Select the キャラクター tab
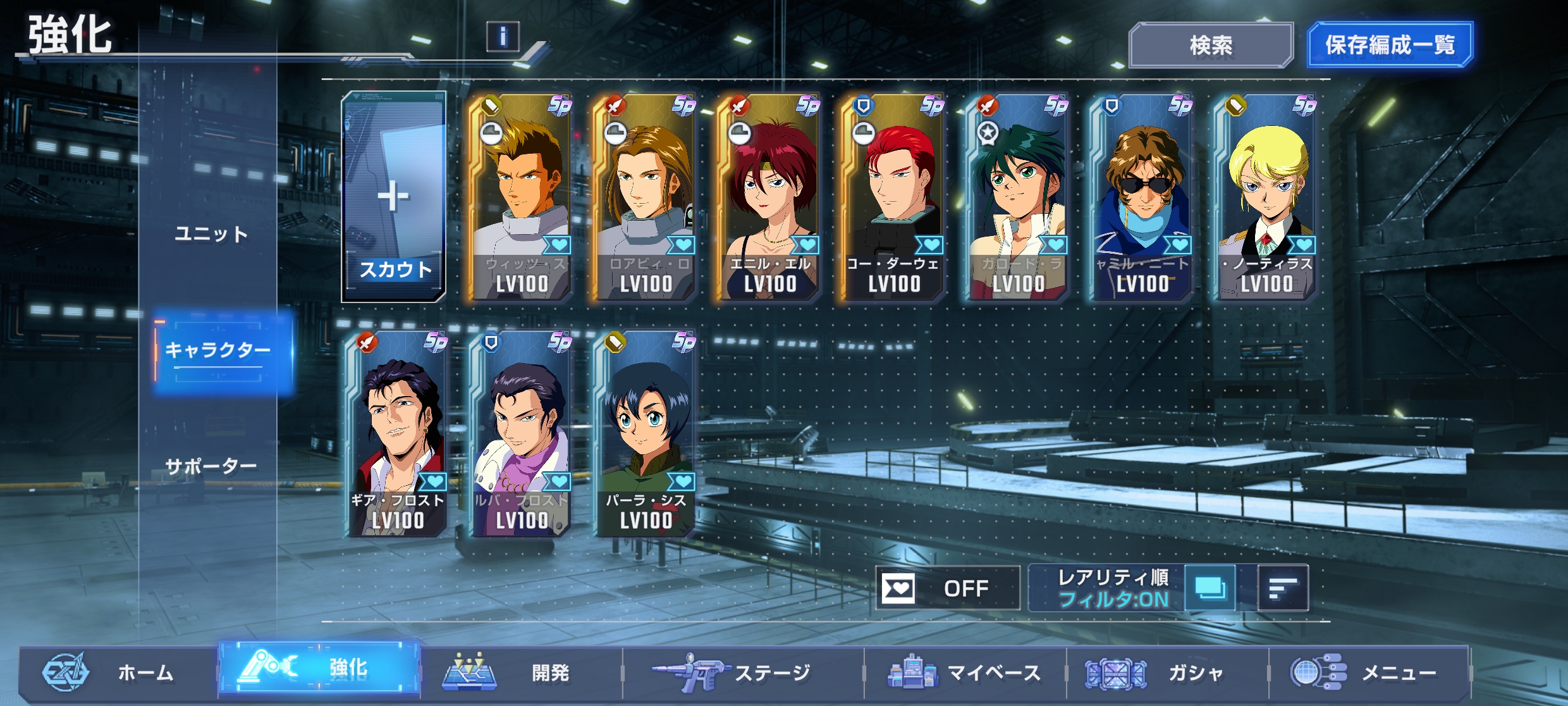The width and height of the screenshot is (1568, 706). pyautogui.click(x=217, y=350)
